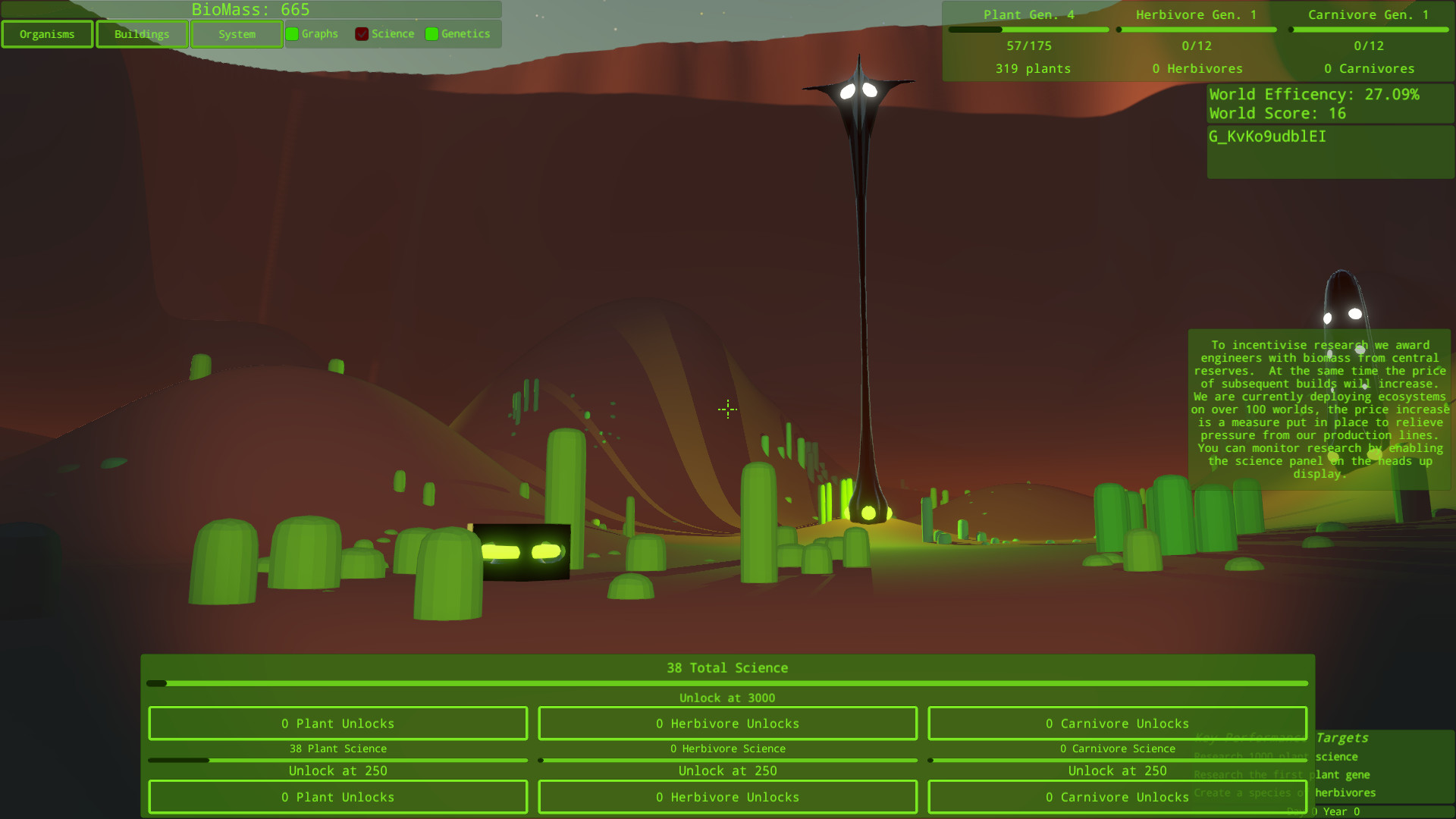
Task: Open the Organisms panel
Action: pyautogui.click(x=47, y=33)
